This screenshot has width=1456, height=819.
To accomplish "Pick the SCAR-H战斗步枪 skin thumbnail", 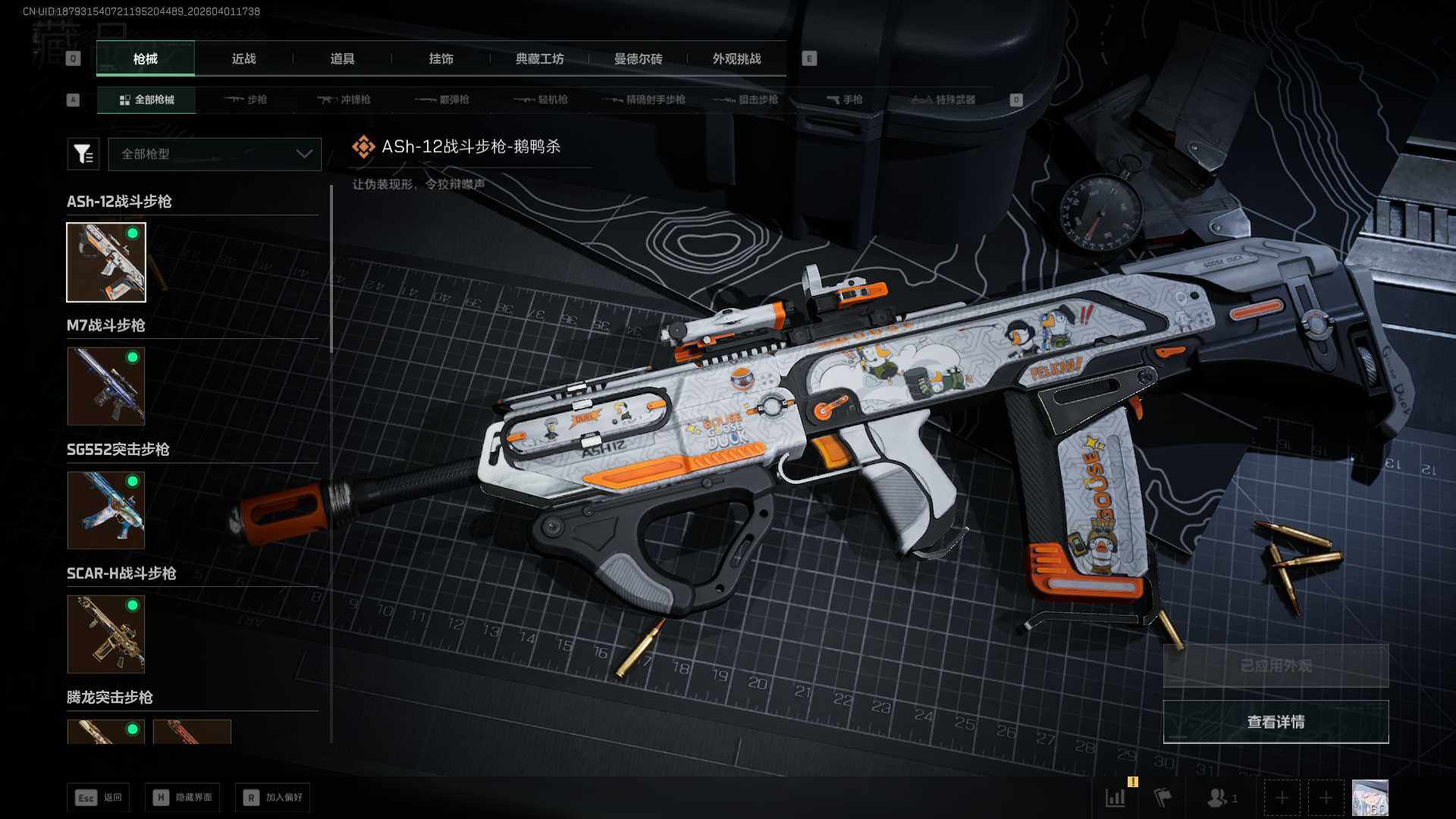I will pyautogui.click(x=106, y=634).
